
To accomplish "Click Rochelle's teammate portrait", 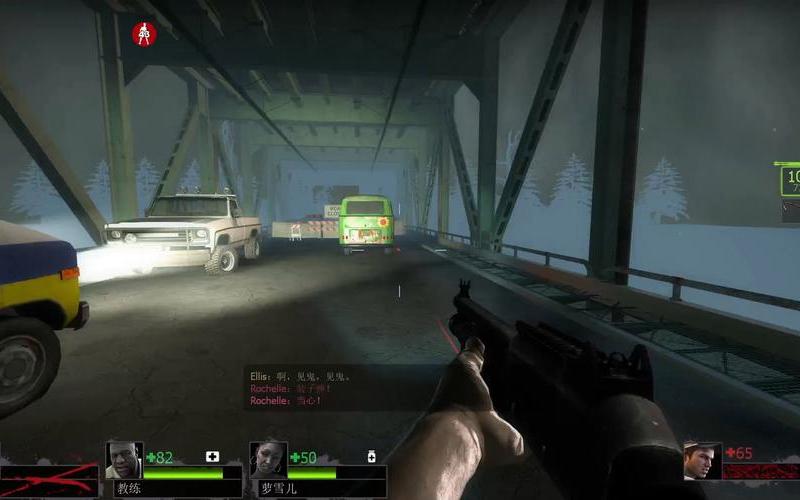I will click(x=268, y=460).
